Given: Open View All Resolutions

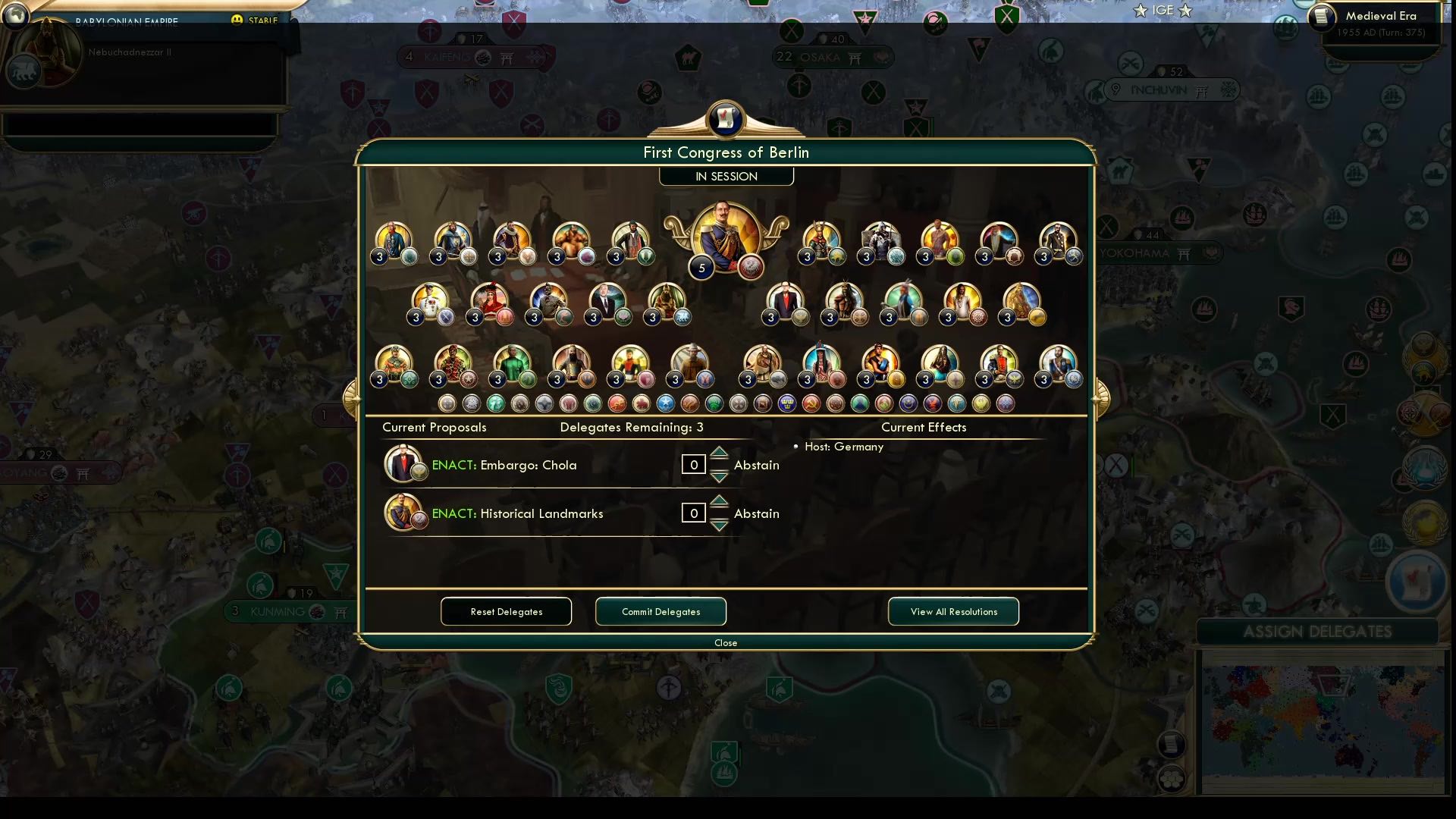Looking at the screenshot, I should [x=953, y=611].
